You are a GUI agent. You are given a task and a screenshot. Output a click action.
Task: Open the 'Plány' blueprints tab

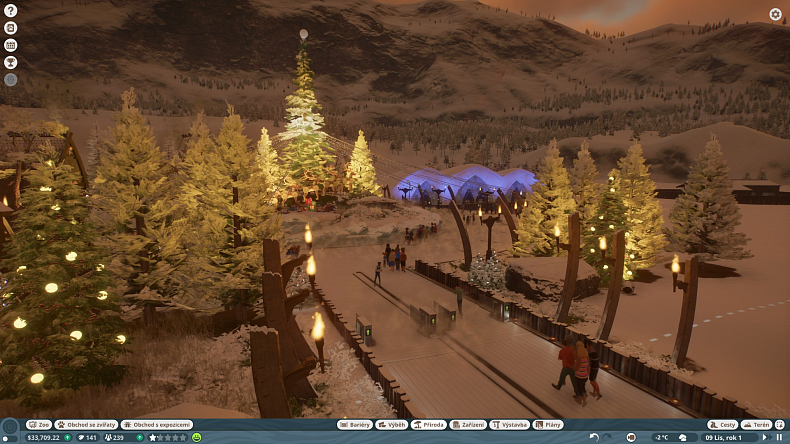(x=548, y=425)
